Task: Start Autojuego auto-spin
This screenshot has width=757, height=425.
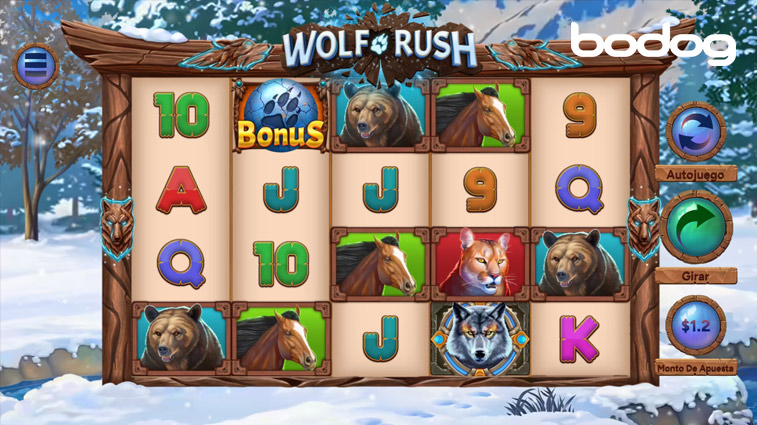Action: (695, 131)
